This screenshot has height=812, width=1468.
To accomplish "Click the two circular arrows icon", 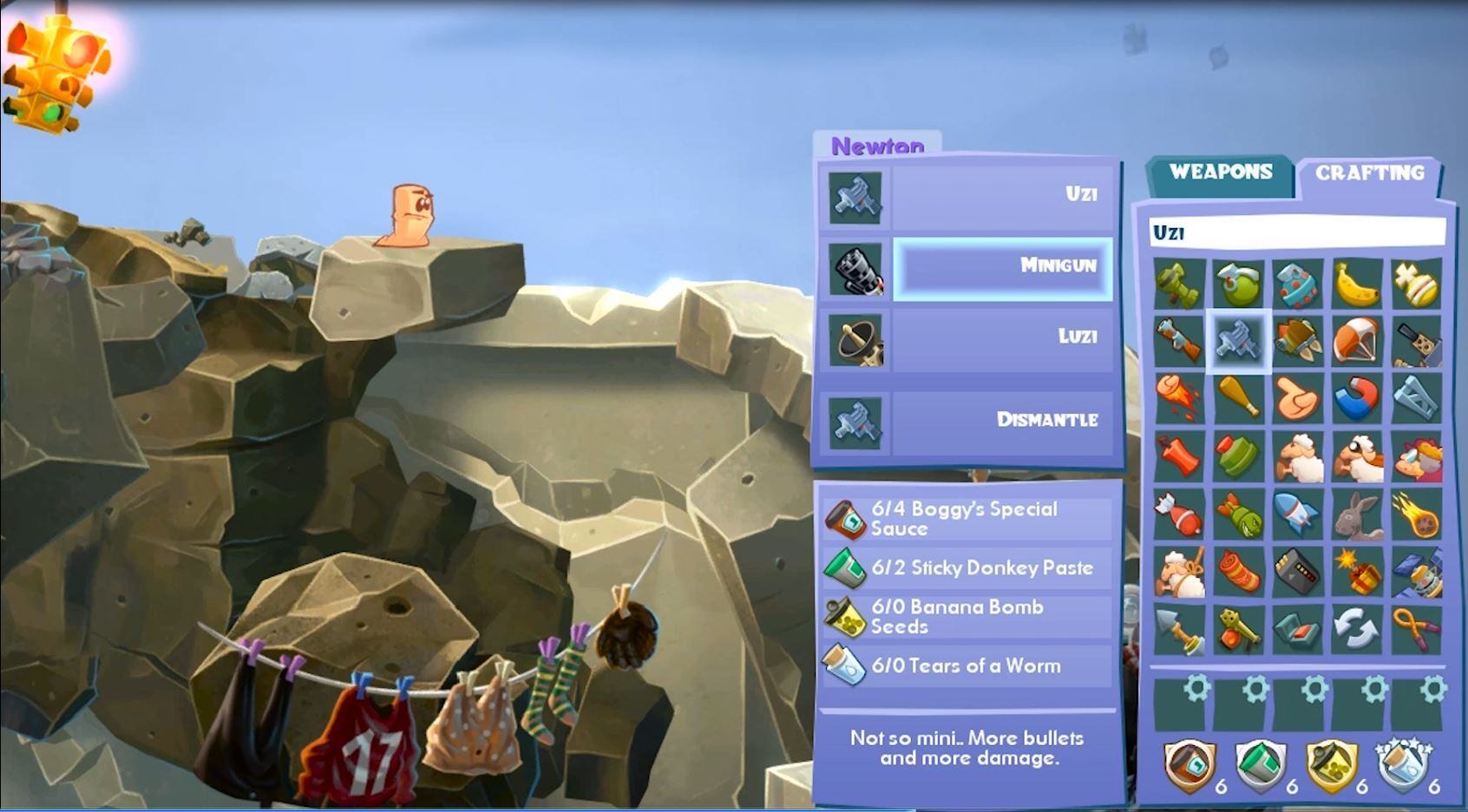I will [x=1357, y=628].
